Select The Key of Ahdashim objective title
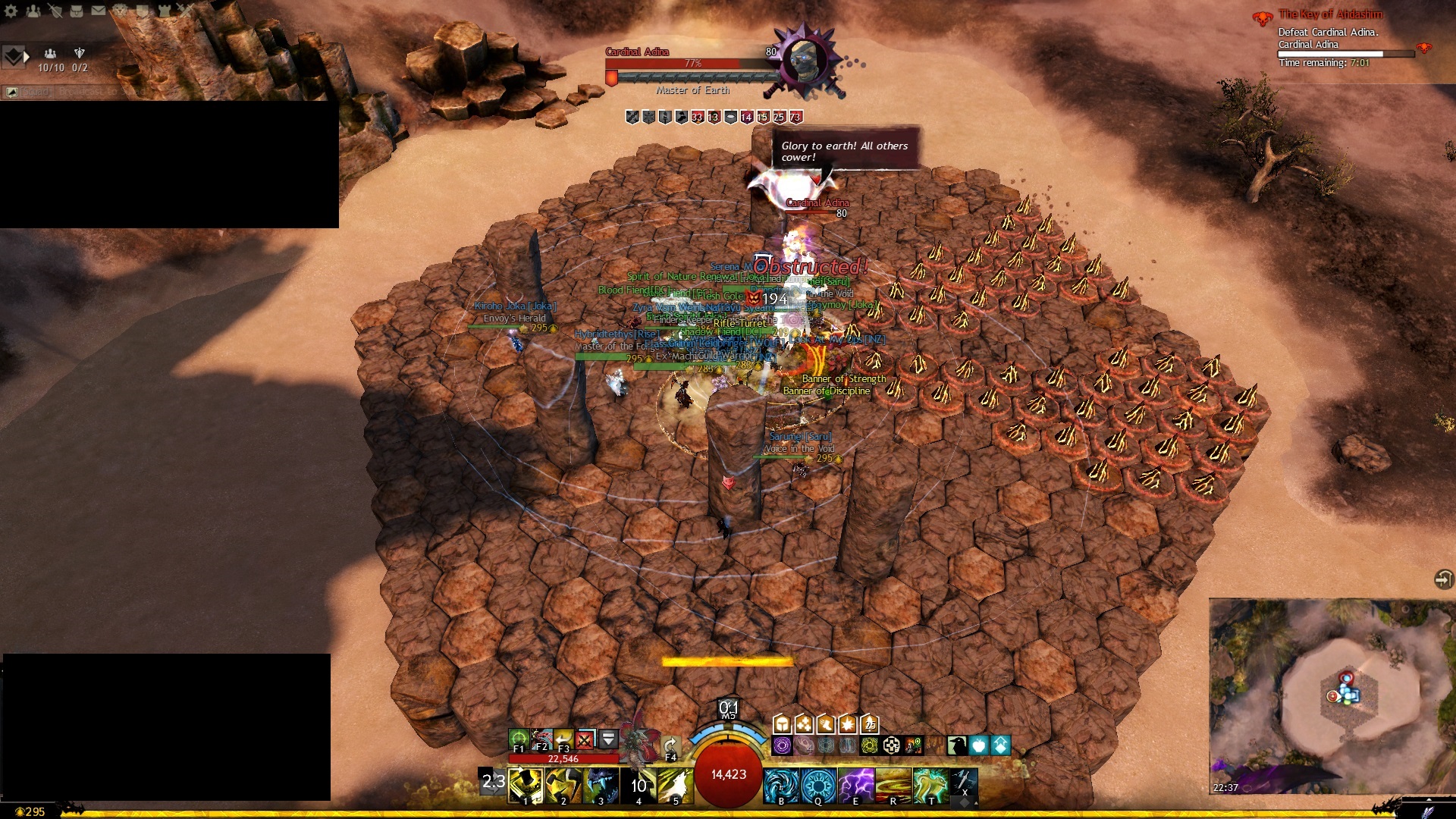Viewport: 1456px width, 819px height. click(1330, 14)
